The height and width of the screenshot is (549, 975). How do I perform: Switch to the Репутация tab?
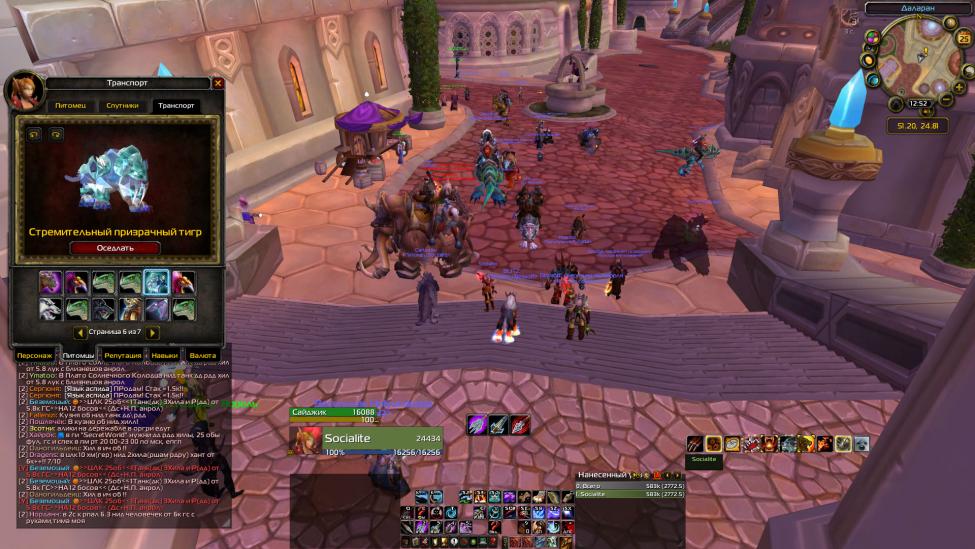point(122,355)
